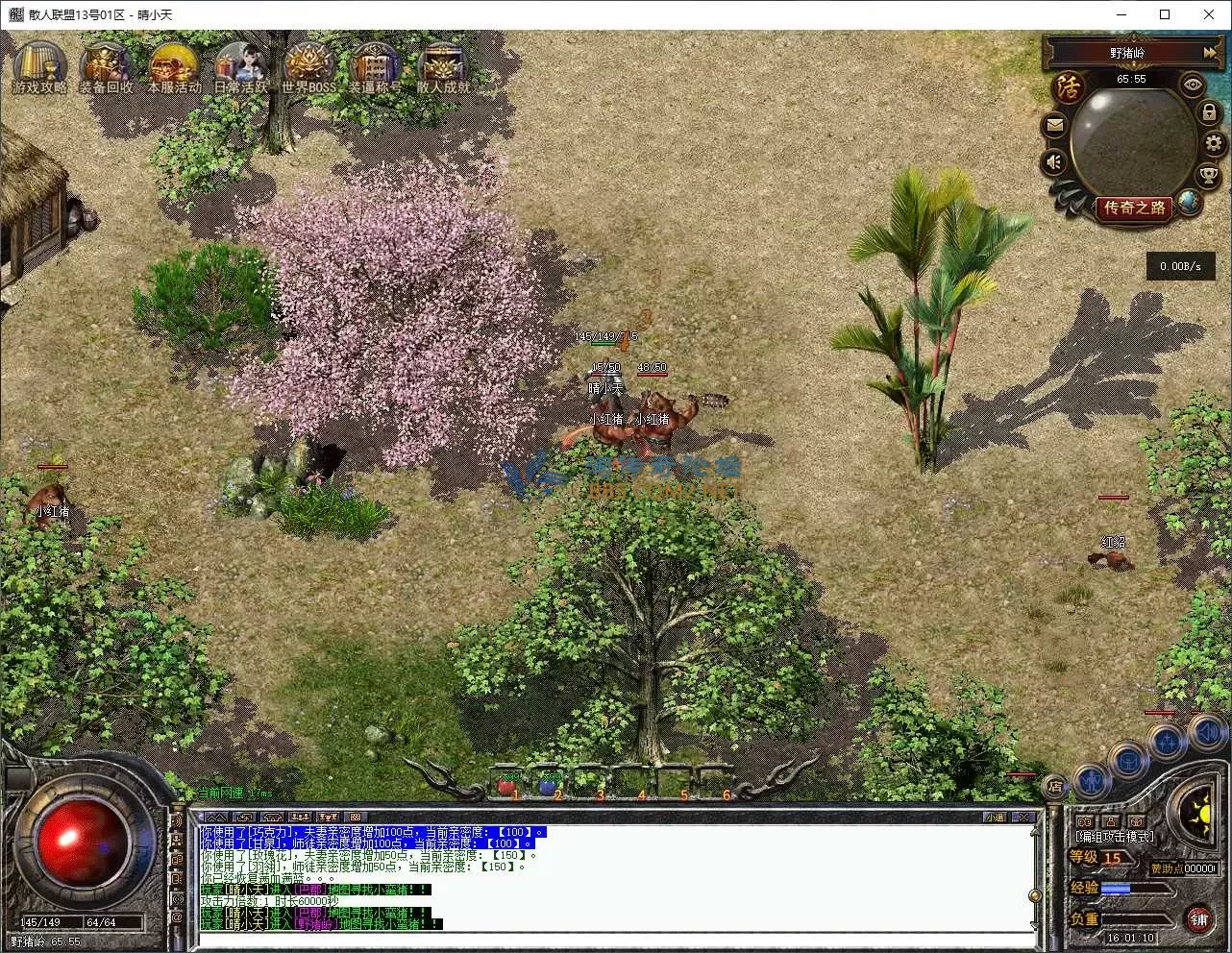Click the 传奇之路 button under the minimap

(x=1134, y=208)
